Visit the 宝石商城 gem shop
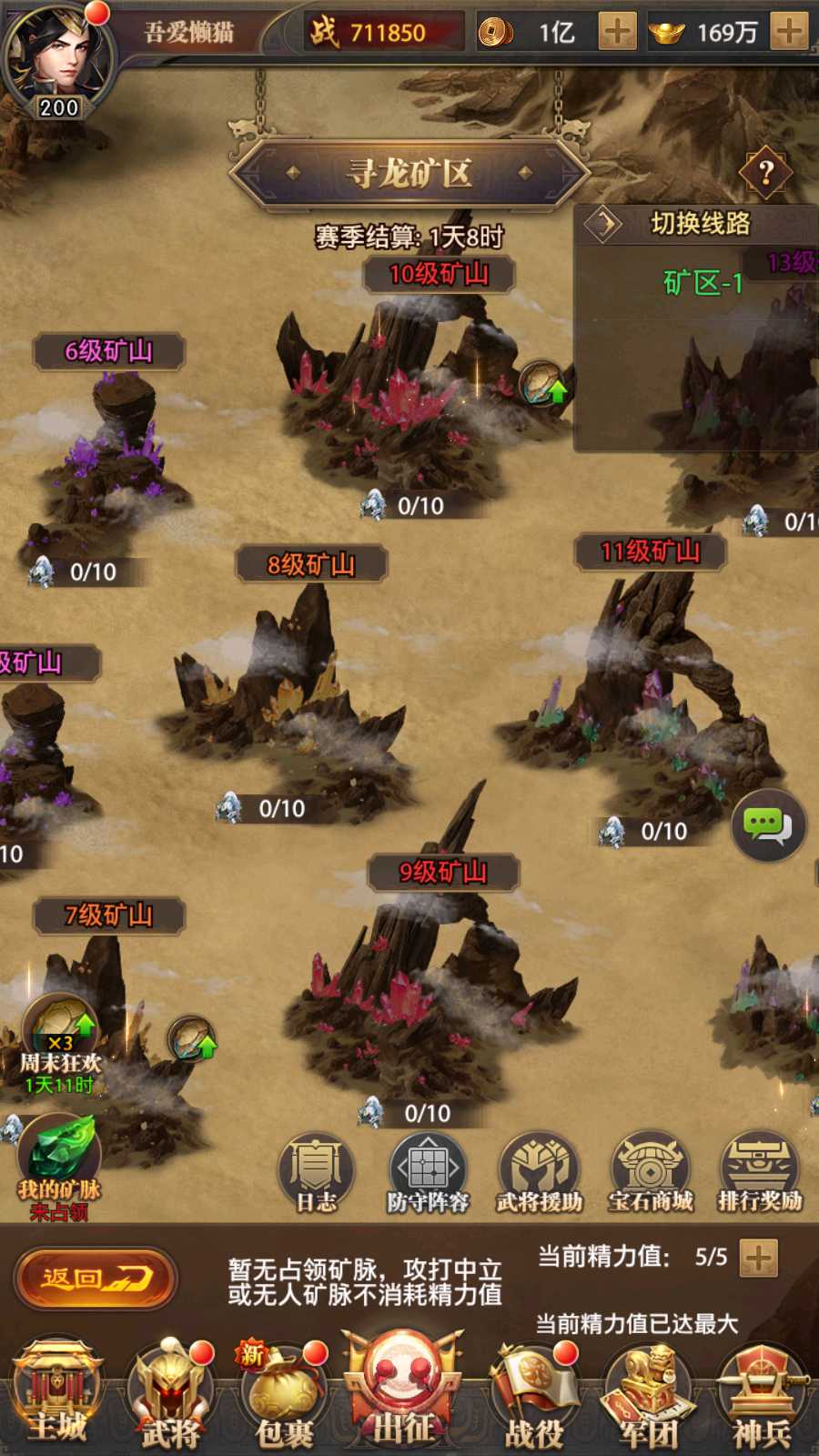This screenshot has width=819, height=1456. coord(650,1173)
